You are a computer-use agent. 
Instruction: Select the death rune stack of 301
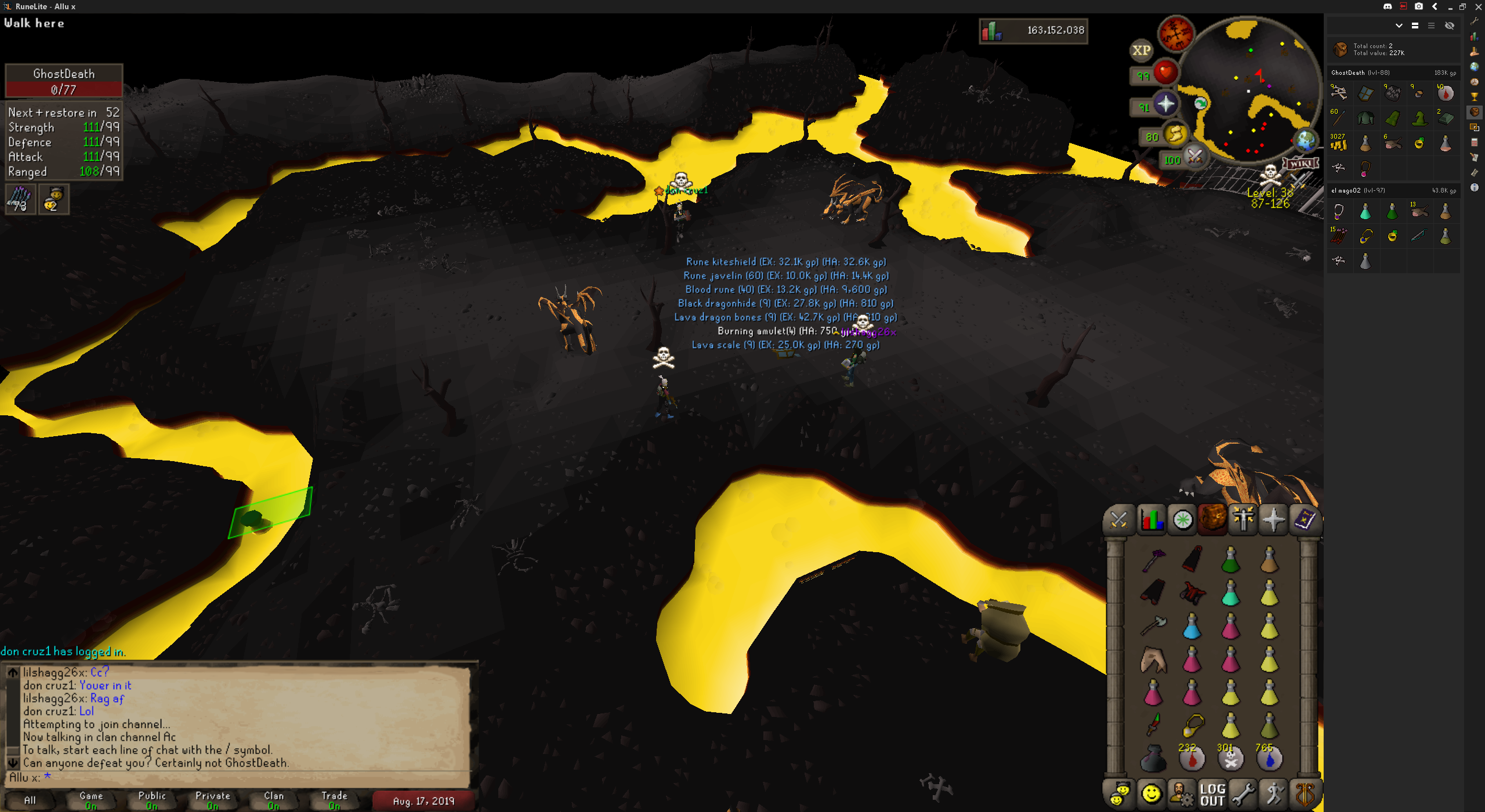[x=1230, y=758]
